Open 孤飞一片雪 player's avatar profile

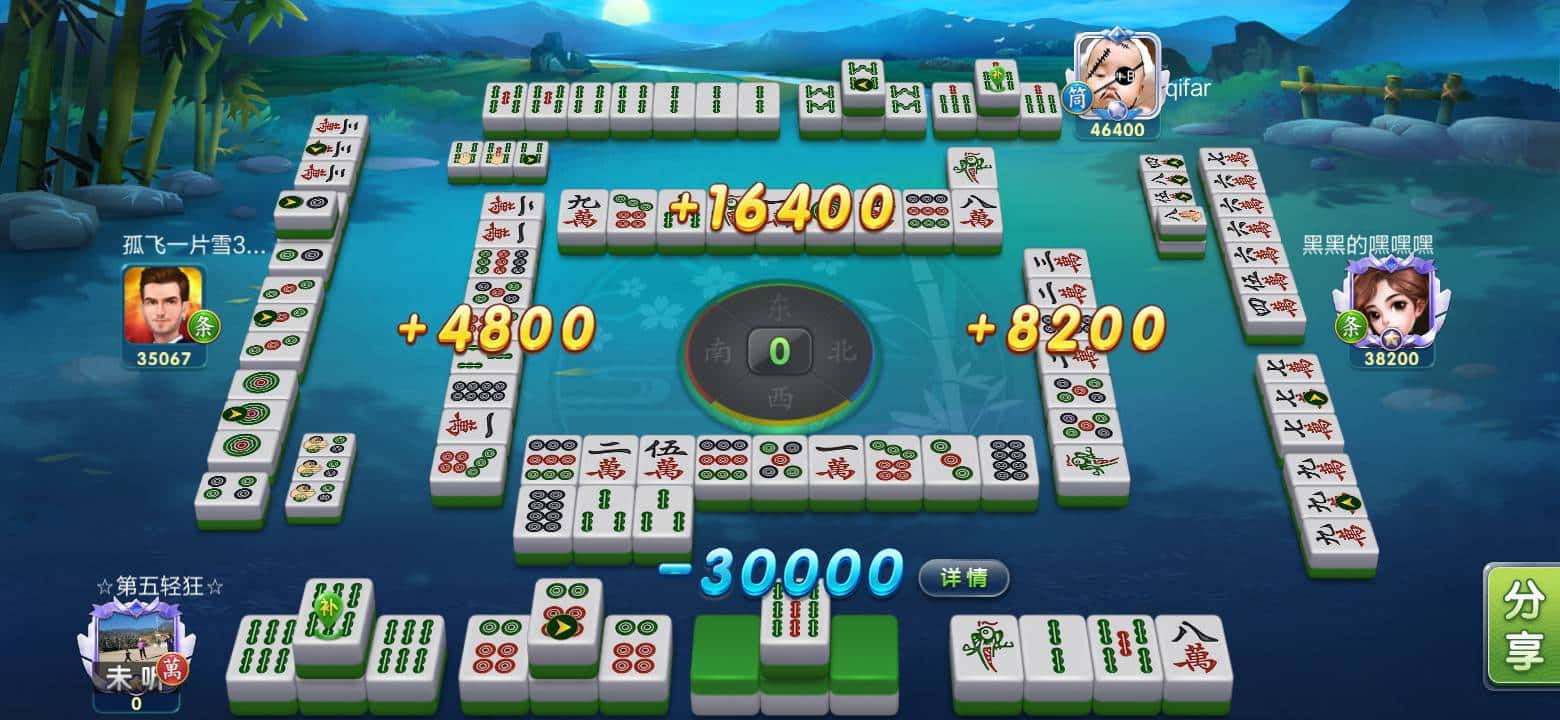pos(163,305)
